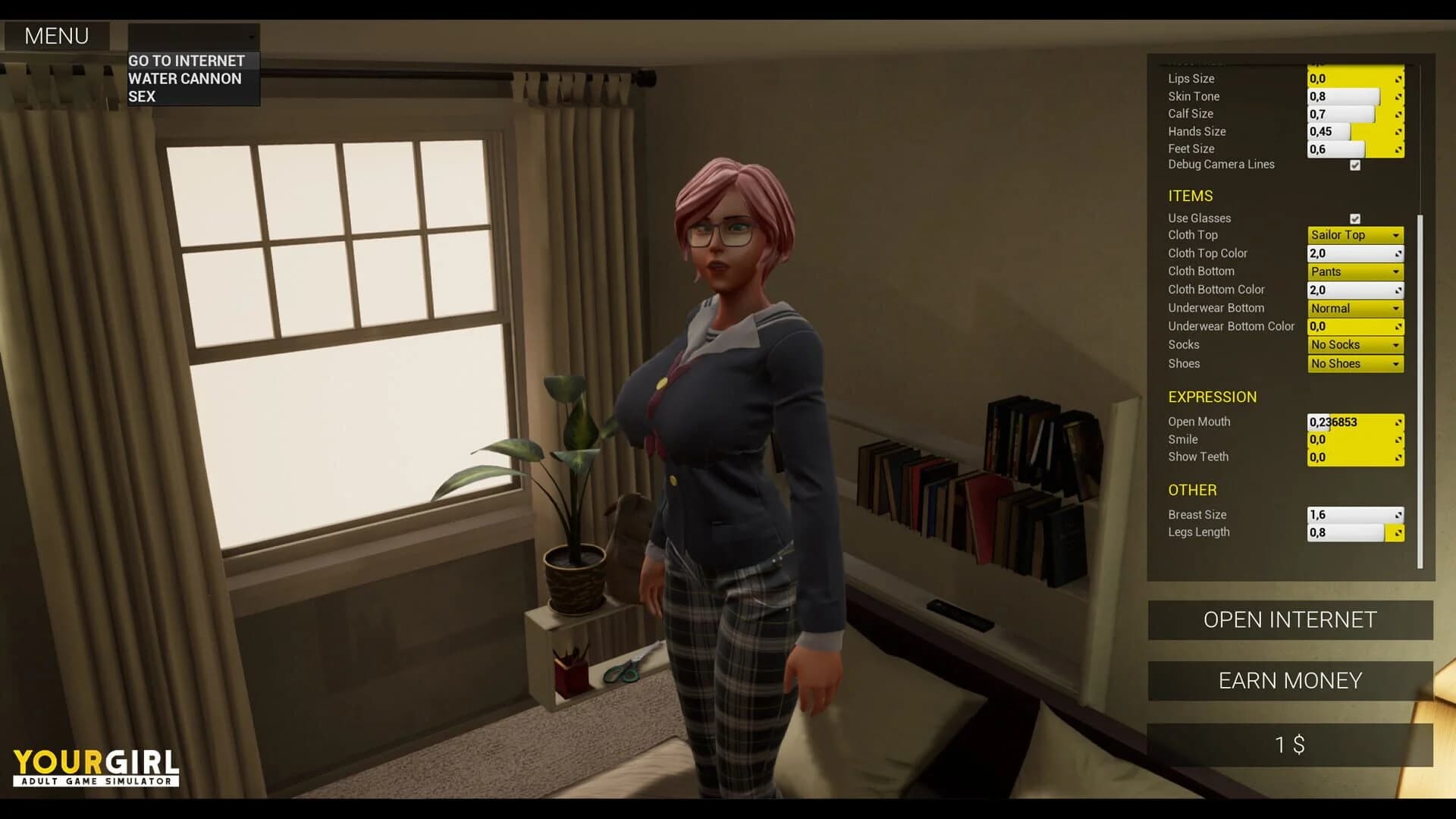Disable the Use Glasses checkbox

click(x=1356, y=218)
